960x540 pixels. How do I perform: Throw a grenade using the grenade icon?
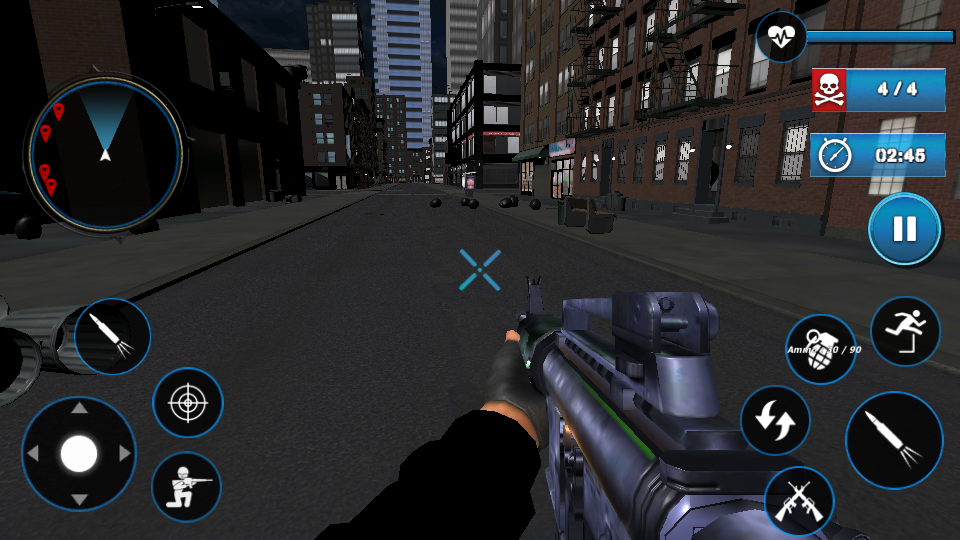[x=820, y=349]
